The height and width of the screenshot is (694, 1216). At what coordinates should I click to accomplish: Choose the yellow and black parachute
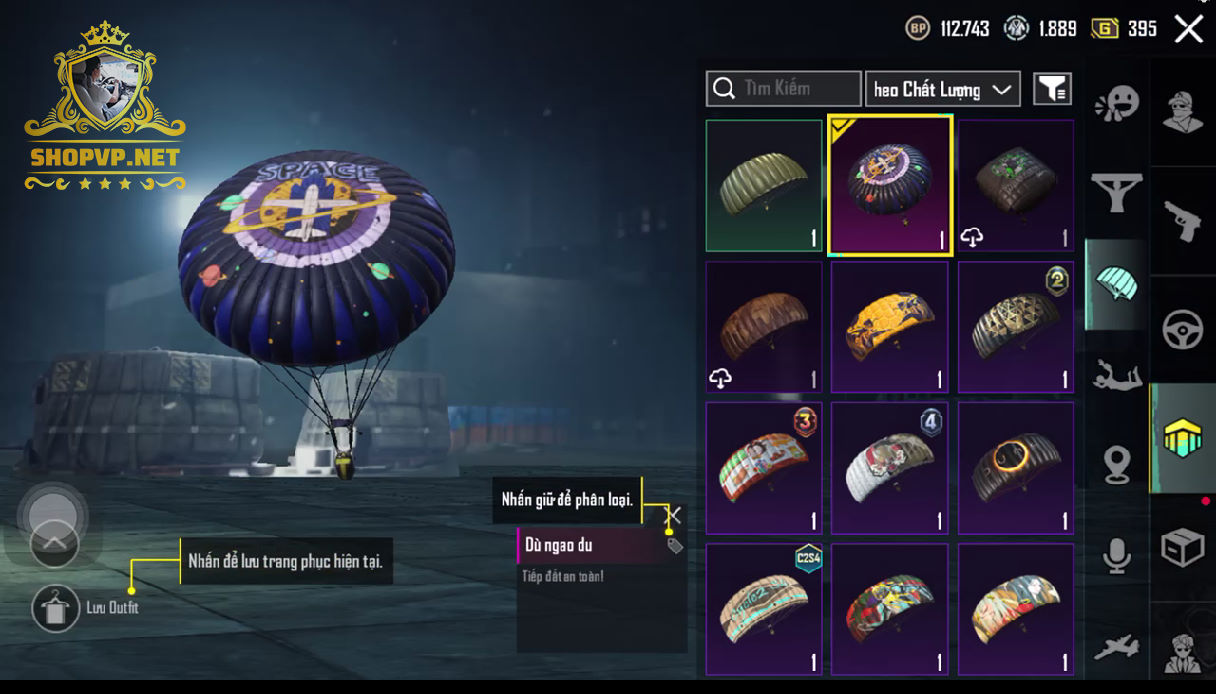coord(889,328)
